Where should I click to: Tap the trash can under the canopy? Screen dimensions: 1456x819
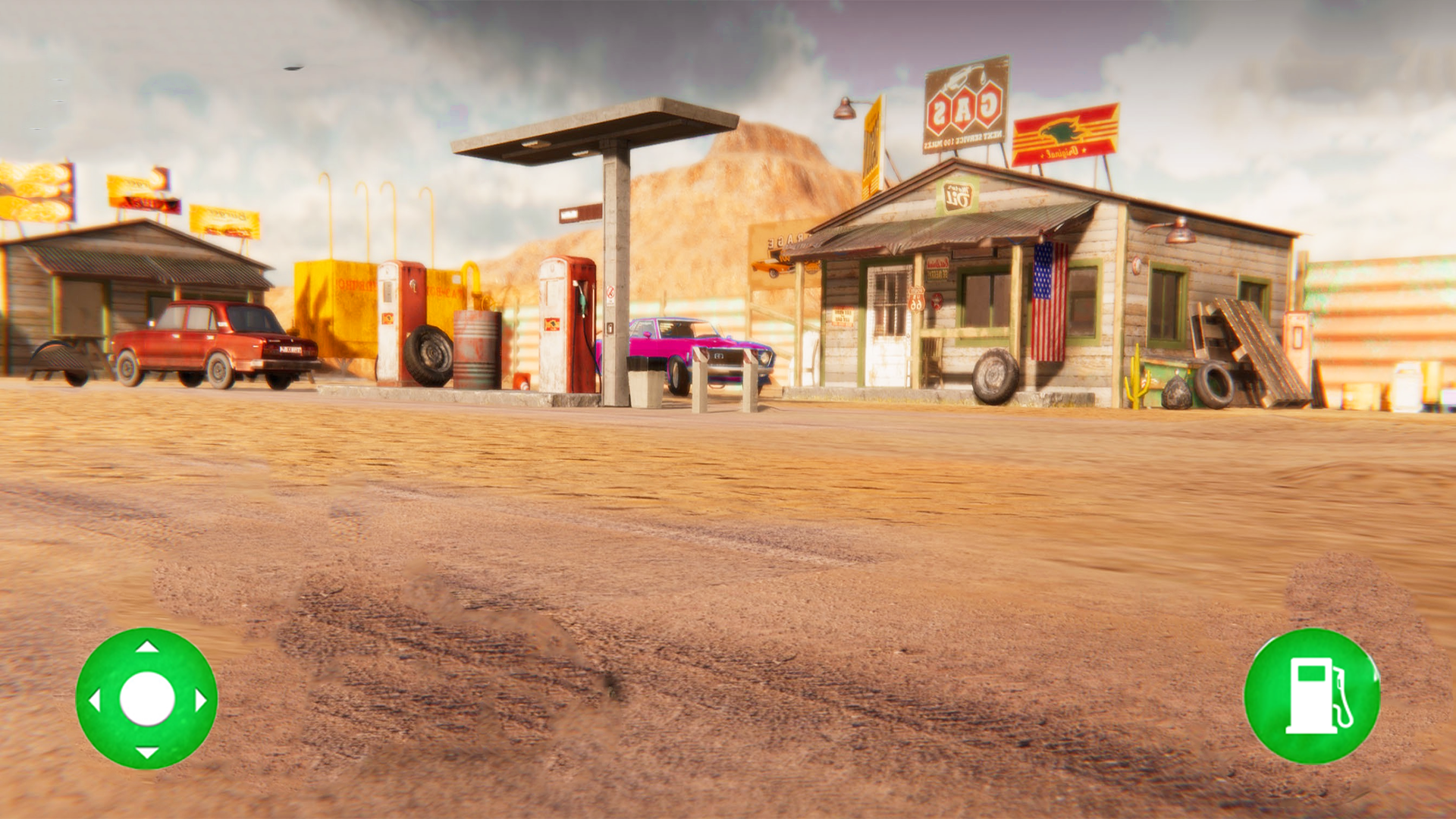coord(645,383)
